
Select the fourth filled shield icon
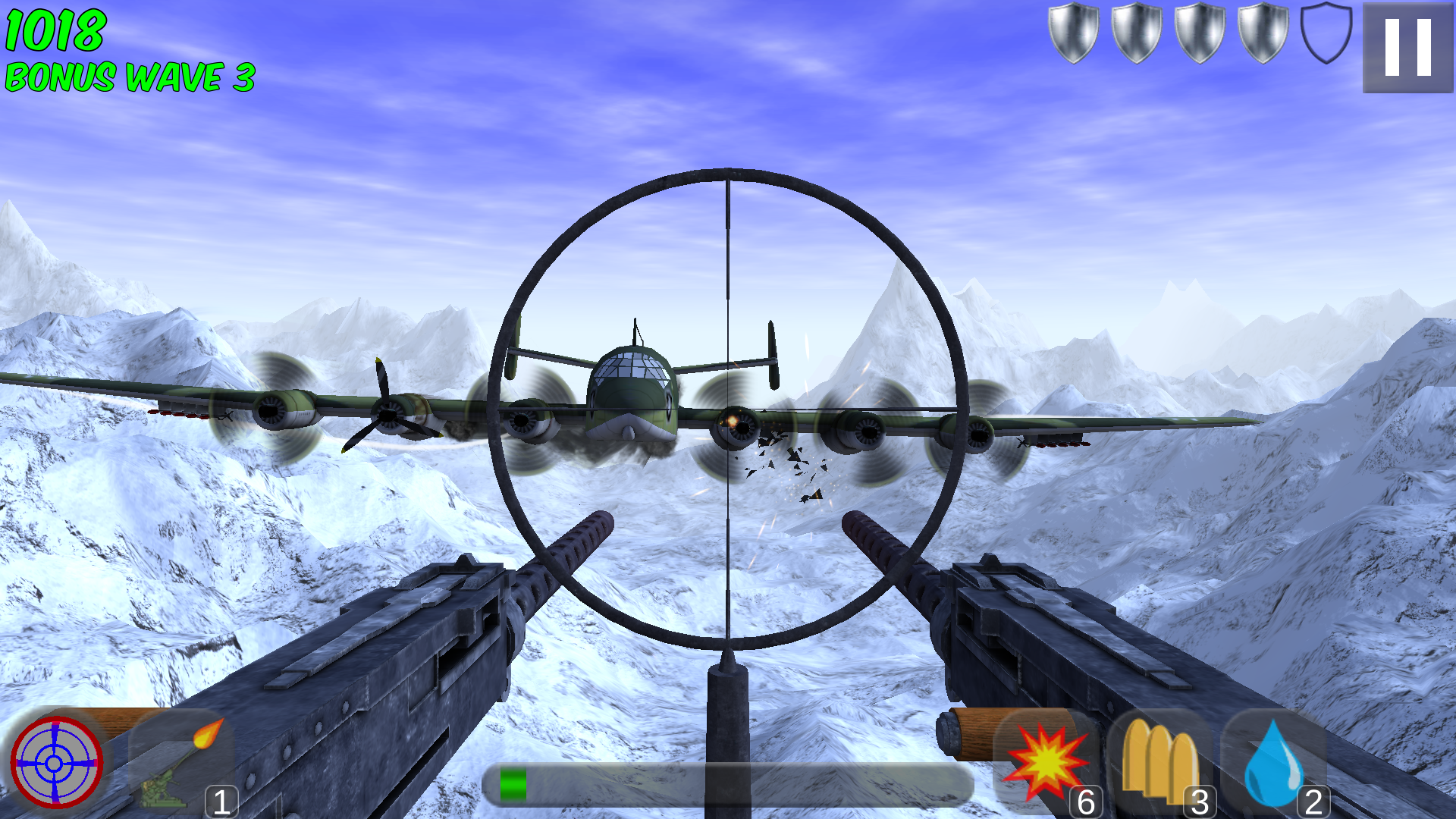tap(1261, 34)
